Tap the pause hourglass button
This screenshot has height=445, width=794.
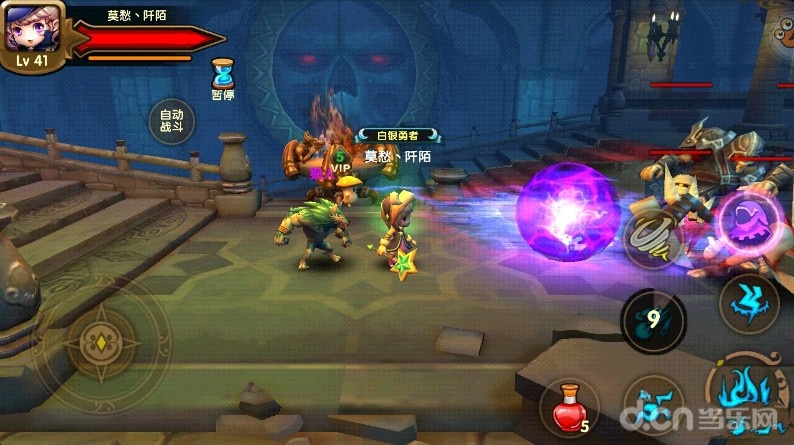pyautogui.click(x=223, y=73)
